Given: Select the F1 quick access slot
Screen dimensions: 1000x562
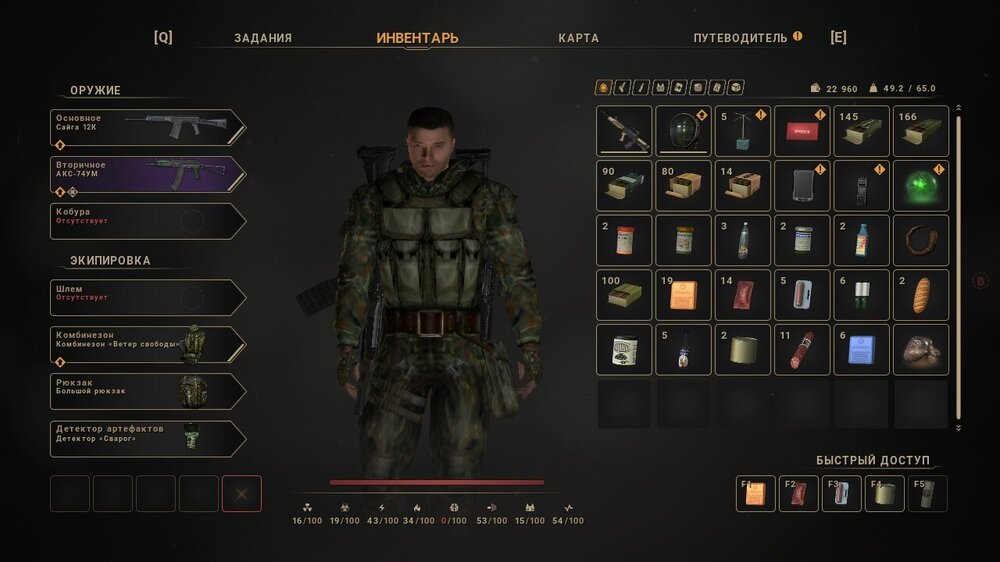Looking at the screenshot, I should coord(755,493).
